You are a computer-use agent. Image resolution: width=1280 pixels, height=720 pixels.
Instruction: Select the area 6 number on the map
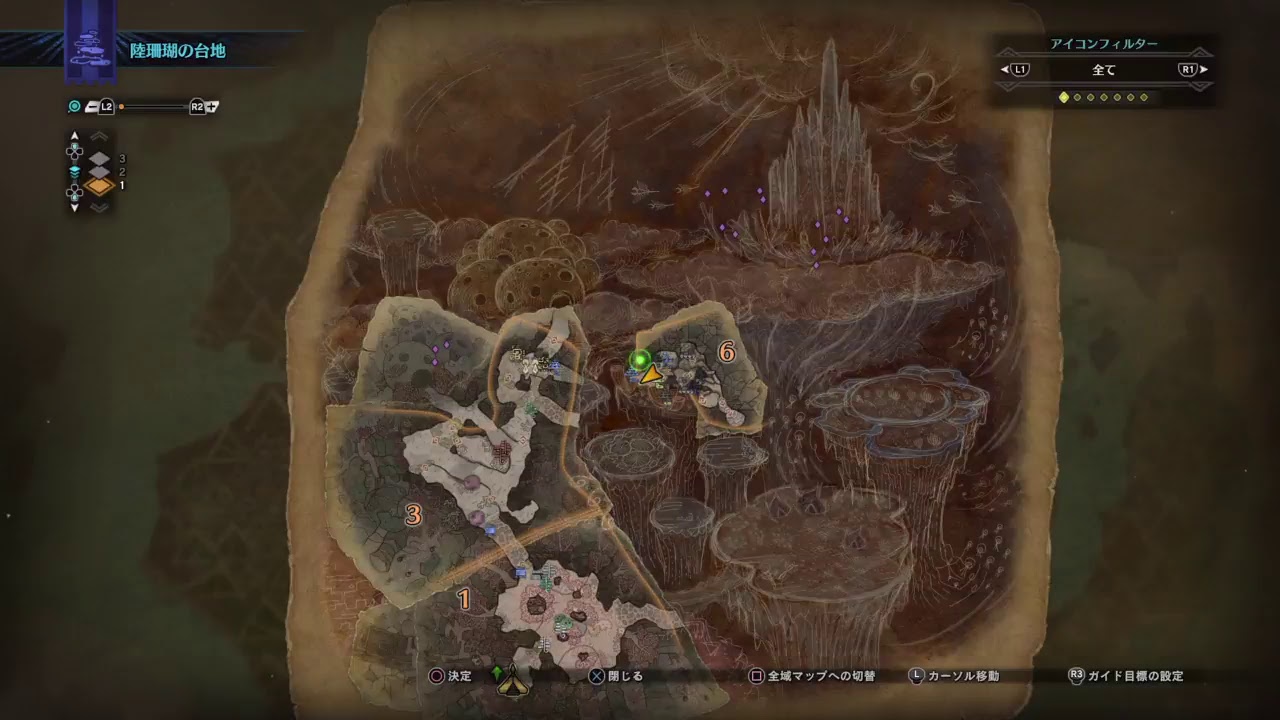727,352
